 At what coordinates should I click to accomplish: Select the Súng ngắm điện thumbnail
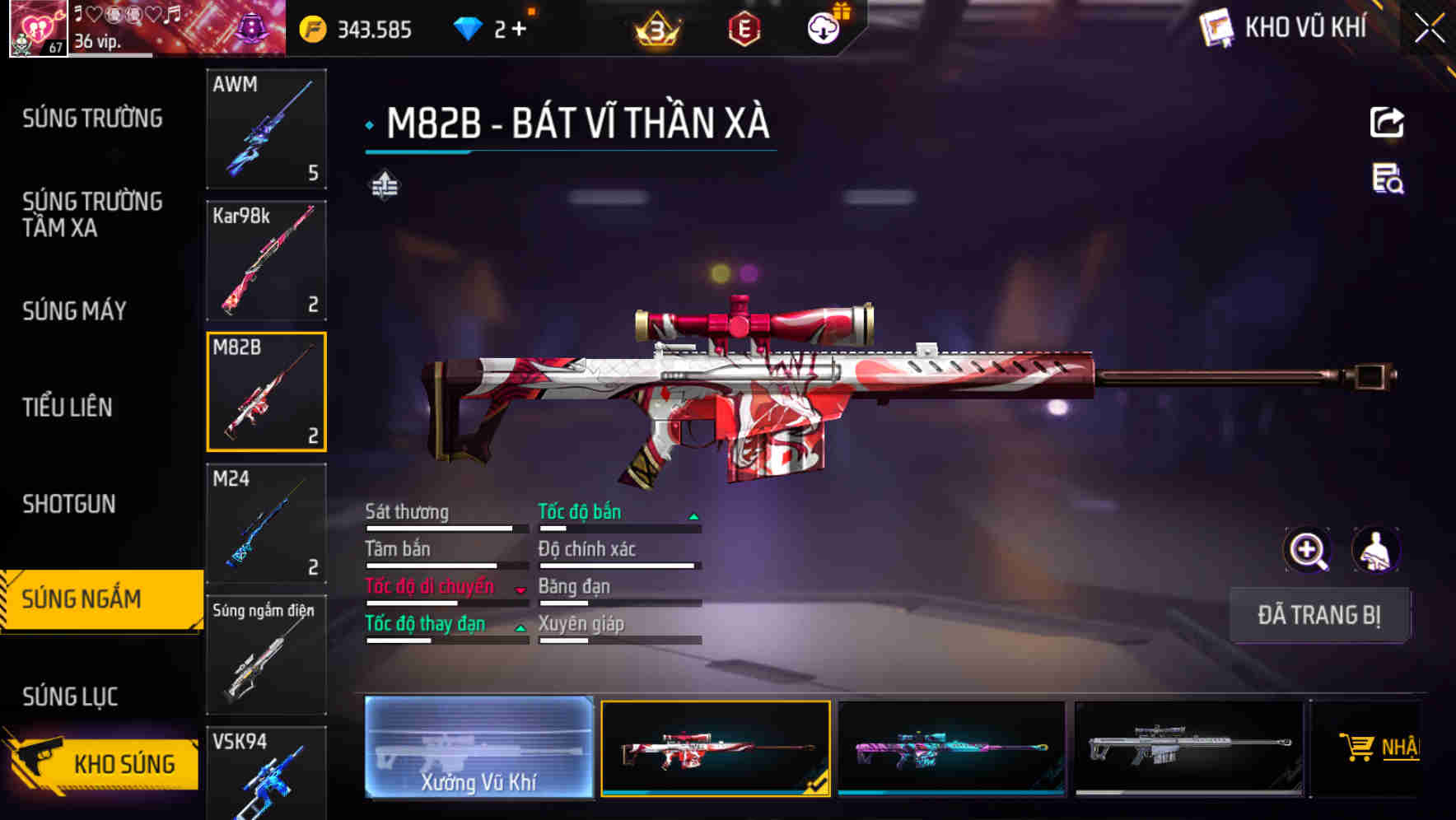[x=266, y=655]
